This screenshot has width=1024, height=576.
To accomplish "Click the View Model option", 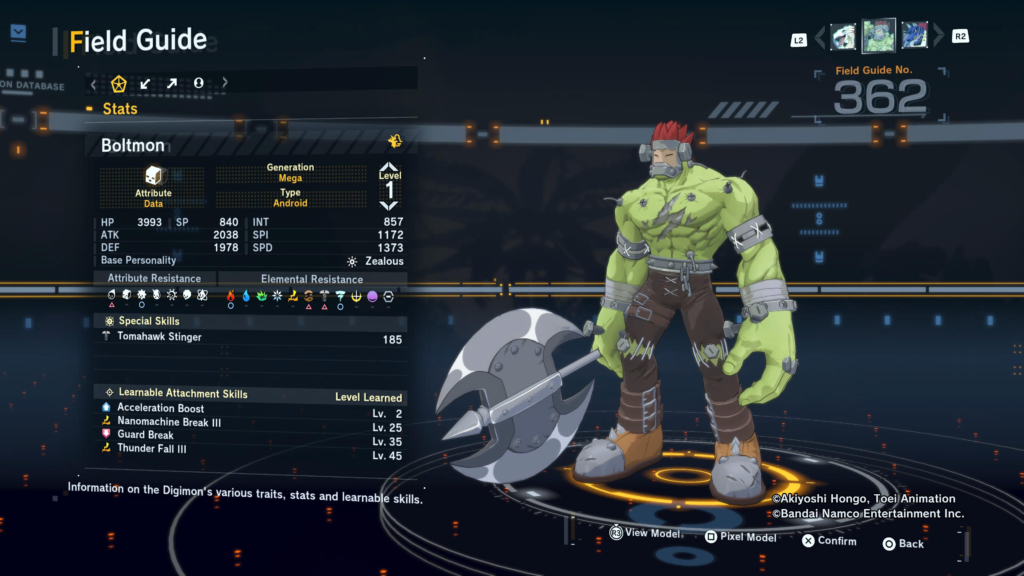I will 645,534.
